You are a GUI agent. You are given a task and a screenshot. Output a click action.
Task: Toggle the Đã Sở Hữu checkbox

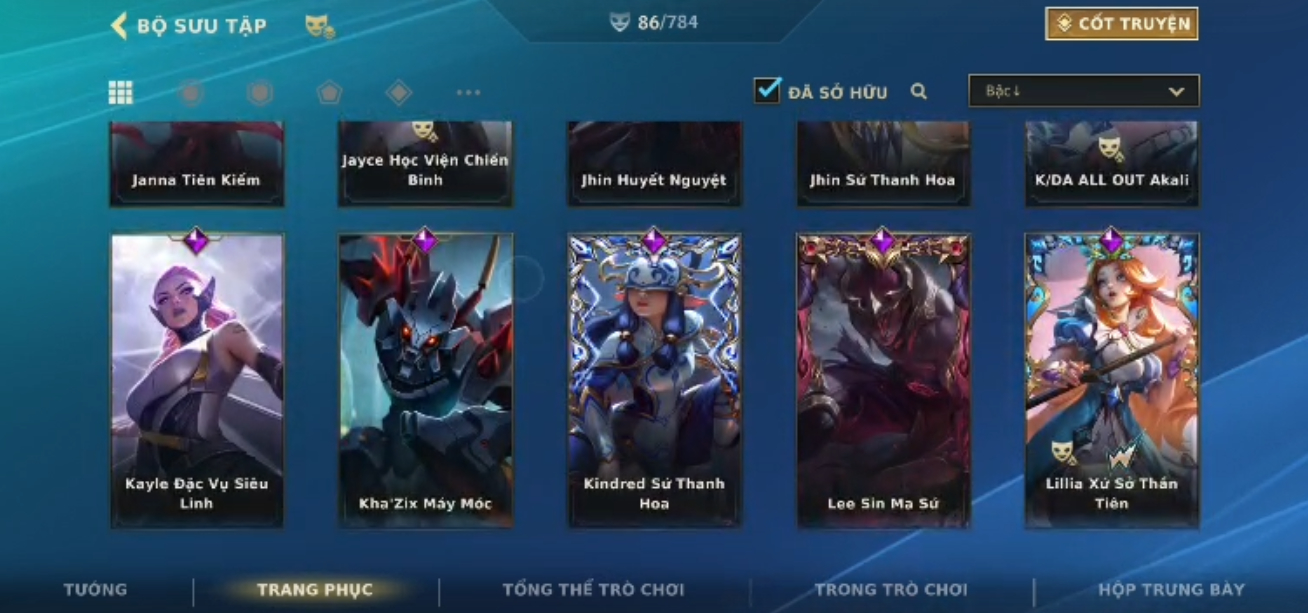767,91
